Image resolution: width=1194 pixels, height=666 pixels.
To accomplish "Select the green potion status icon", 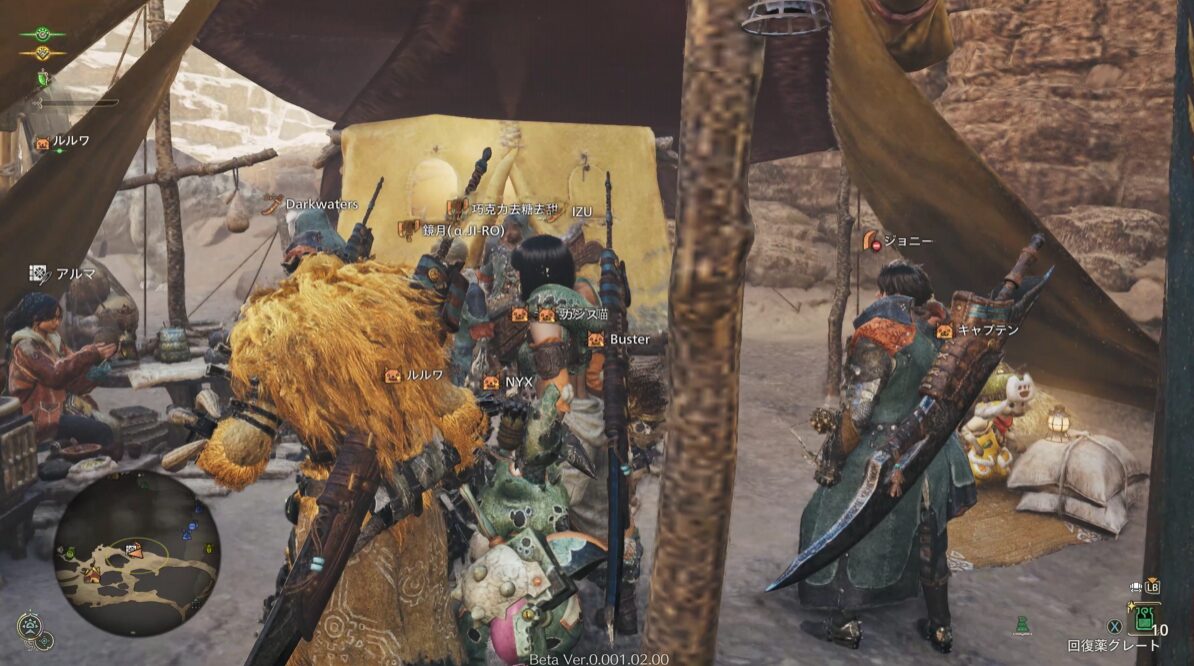I will coord(43,78).
